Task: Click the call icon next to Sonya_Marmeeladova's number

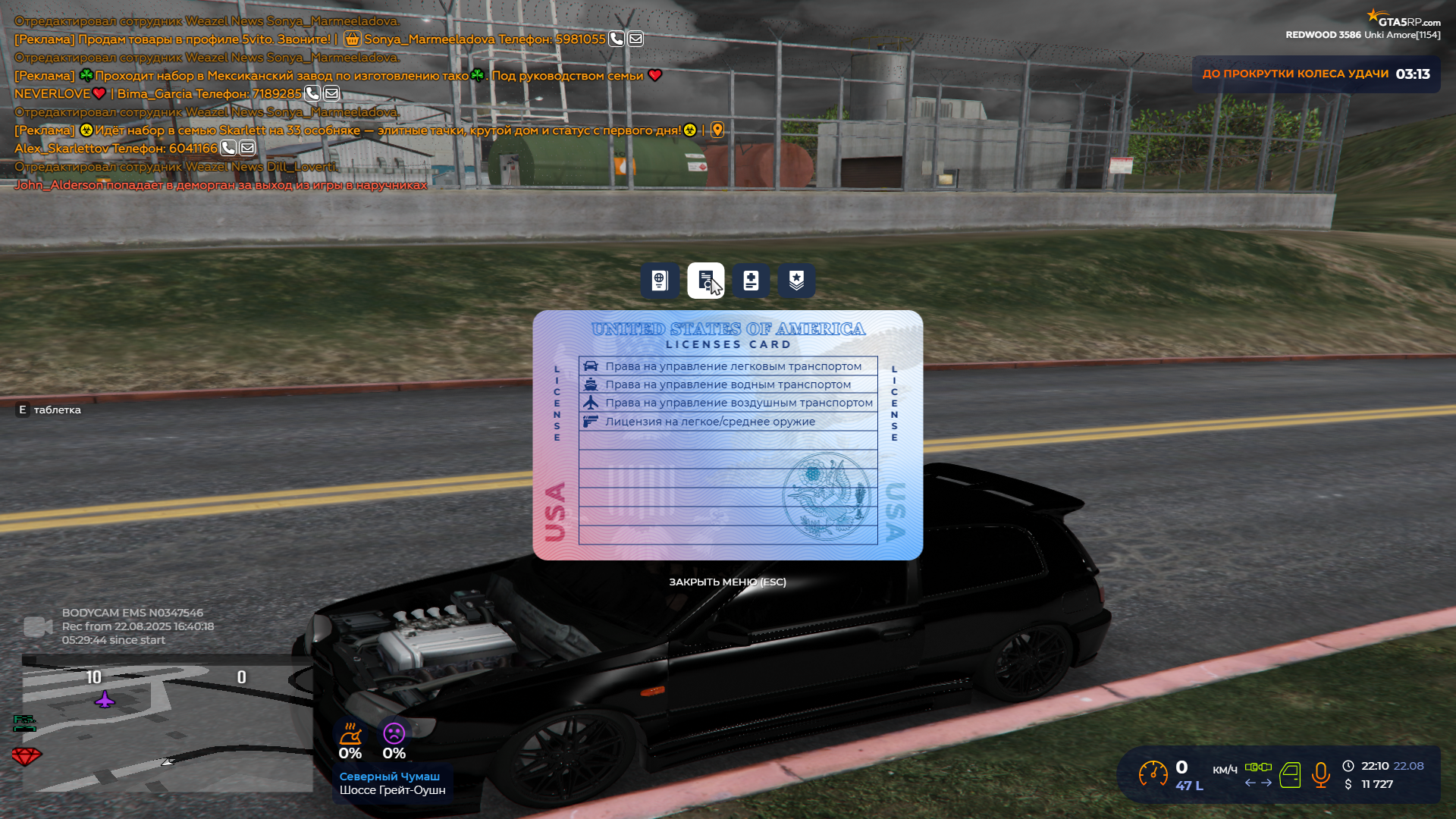Action: click(616, 38)
